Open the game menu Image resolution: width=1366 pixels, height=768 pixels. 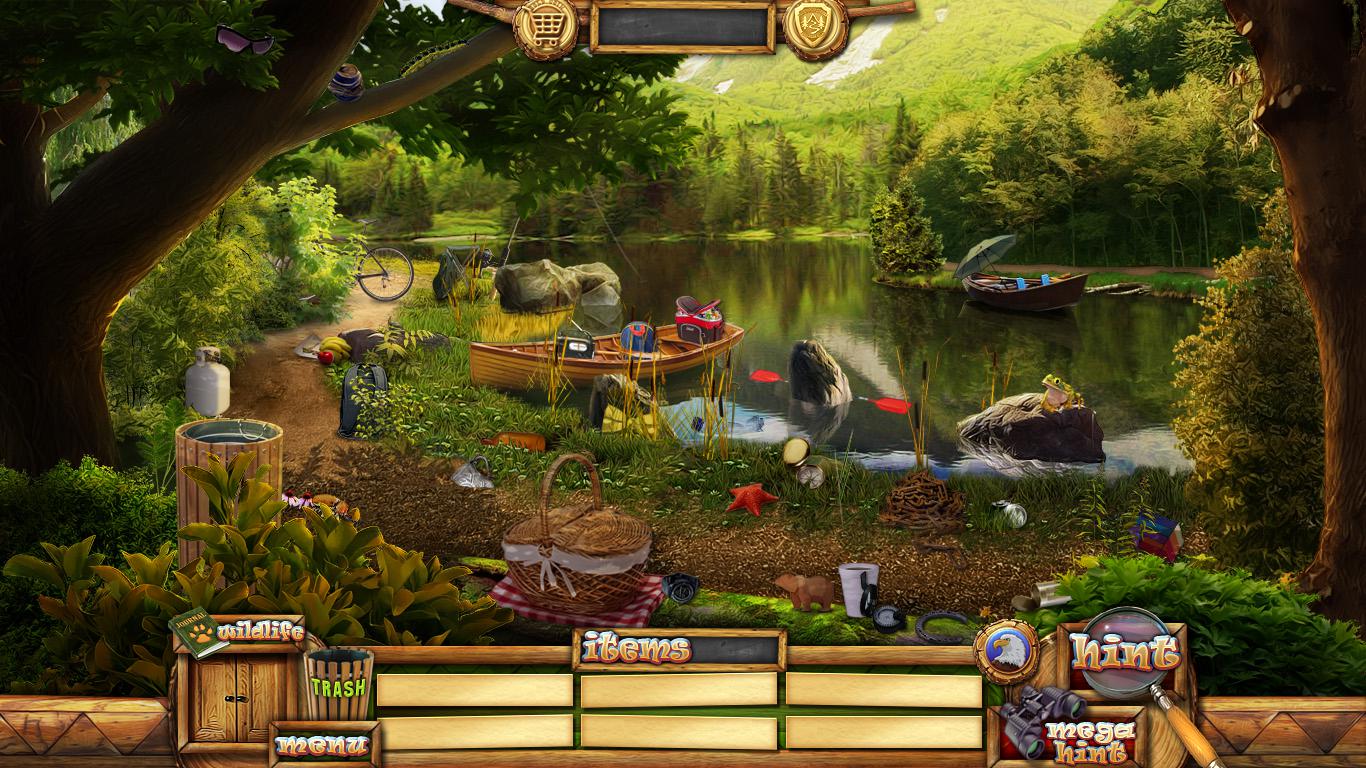click(322, 745)
